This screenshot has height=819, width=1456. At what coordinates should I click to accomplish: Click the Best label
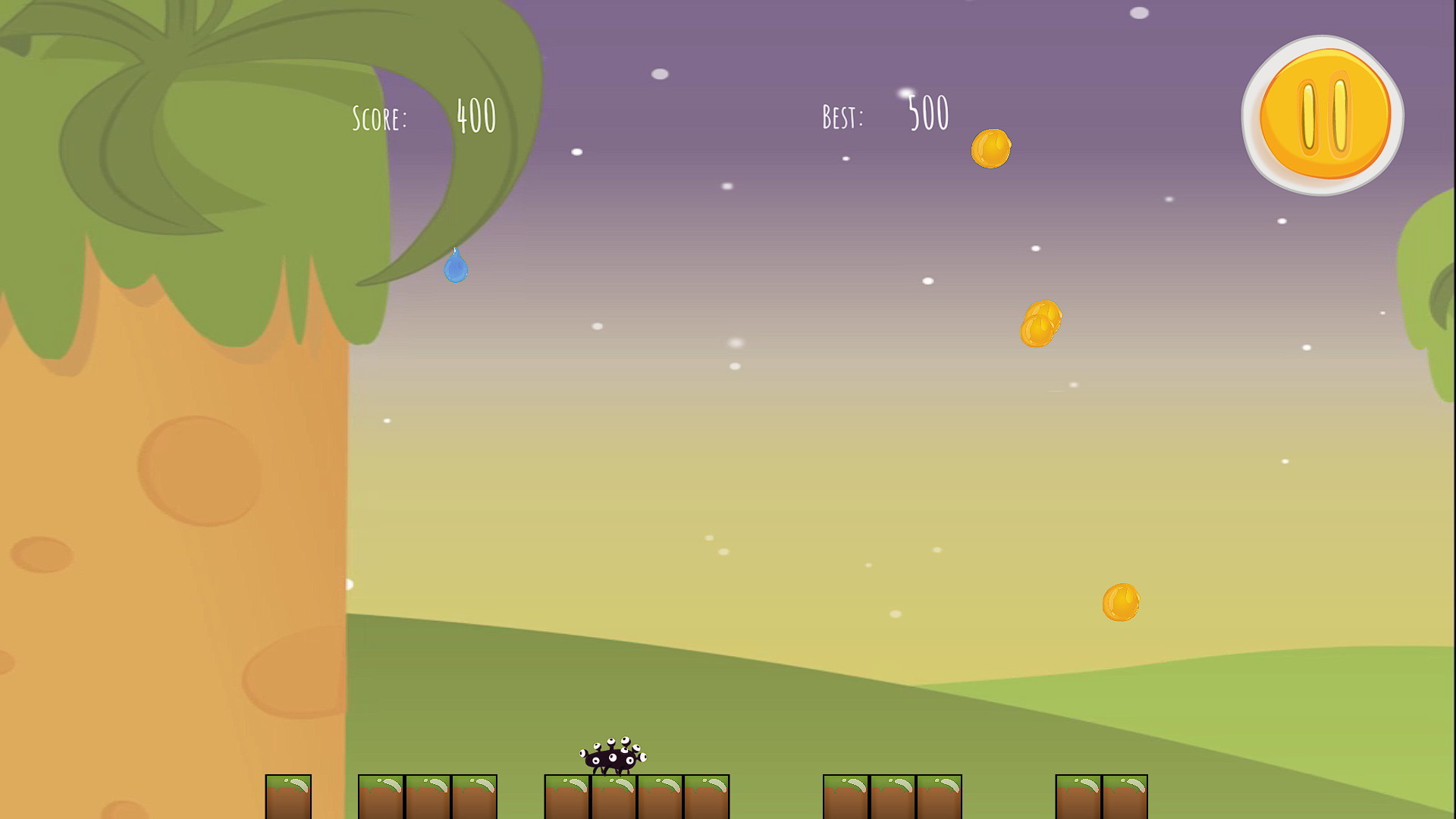point(842,115)
